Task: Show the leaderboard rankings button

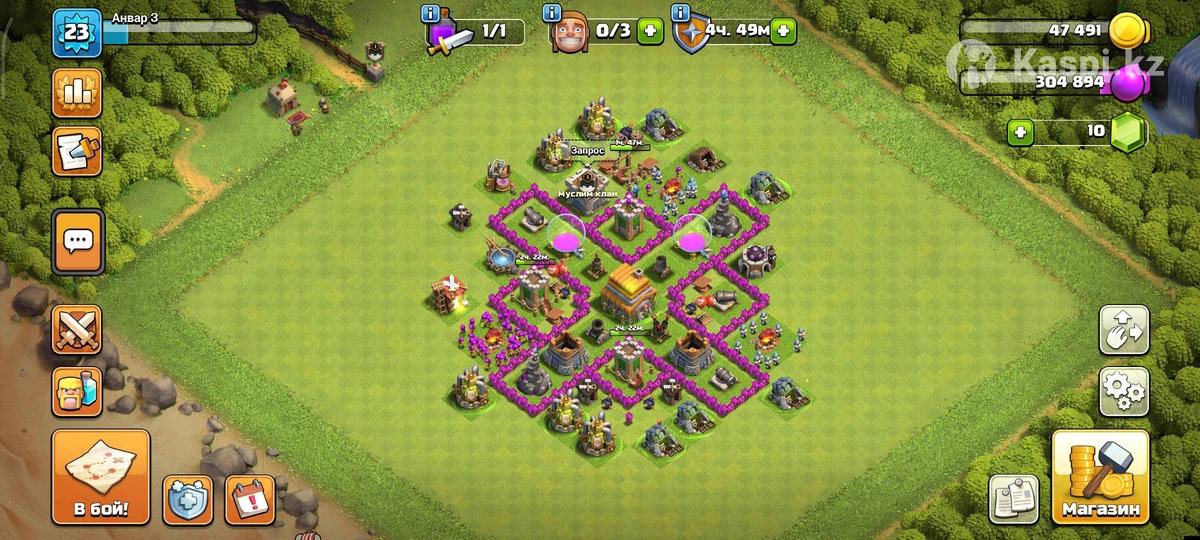Action: pos(77,93)
